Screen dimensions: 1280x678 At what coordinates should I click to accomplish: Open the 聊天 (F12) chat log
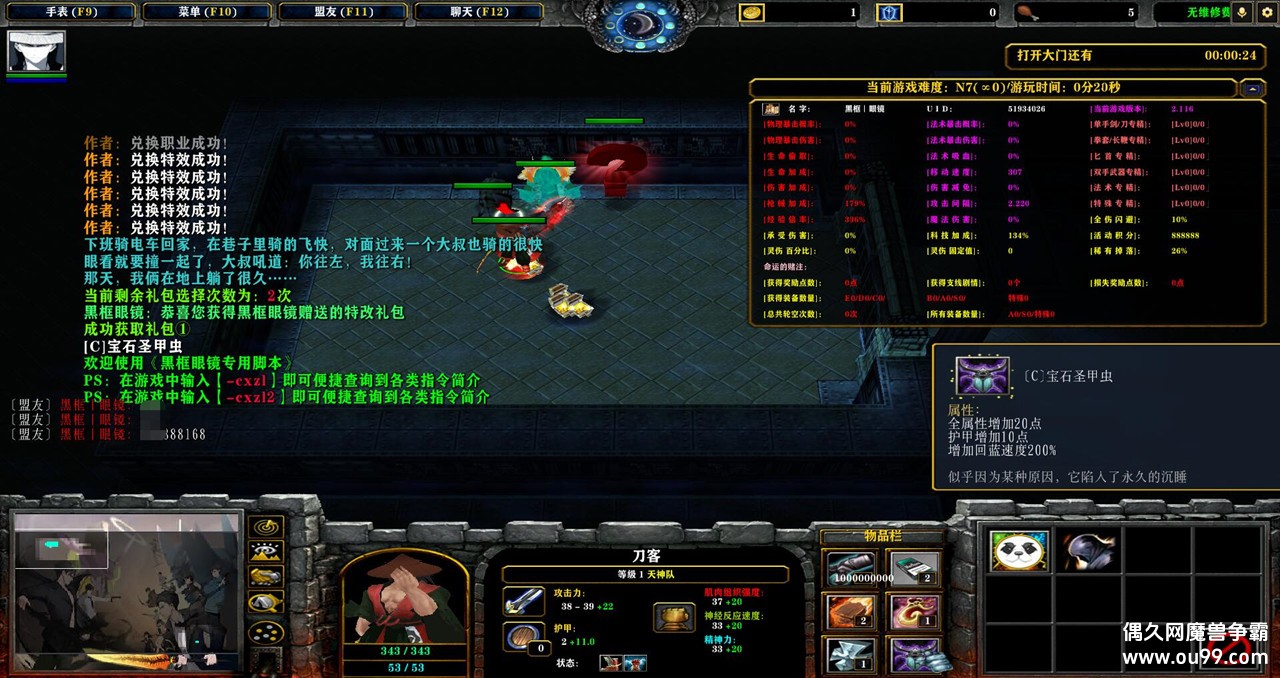pos(478,12)
